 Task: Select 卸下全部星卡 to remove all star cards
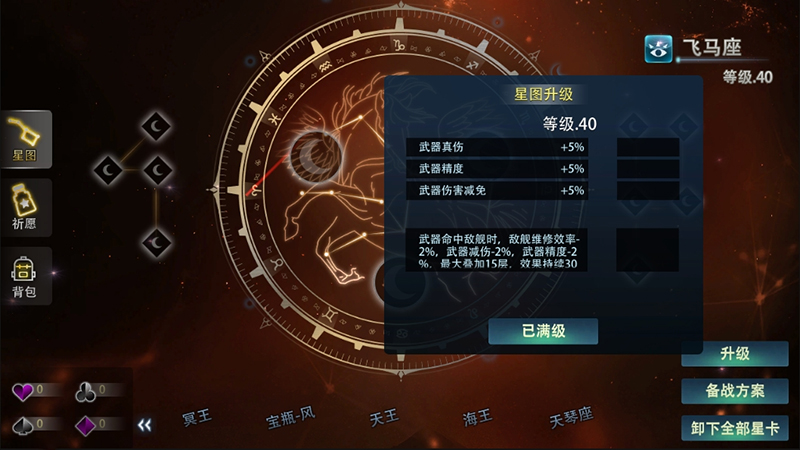[x=735, y=428]
